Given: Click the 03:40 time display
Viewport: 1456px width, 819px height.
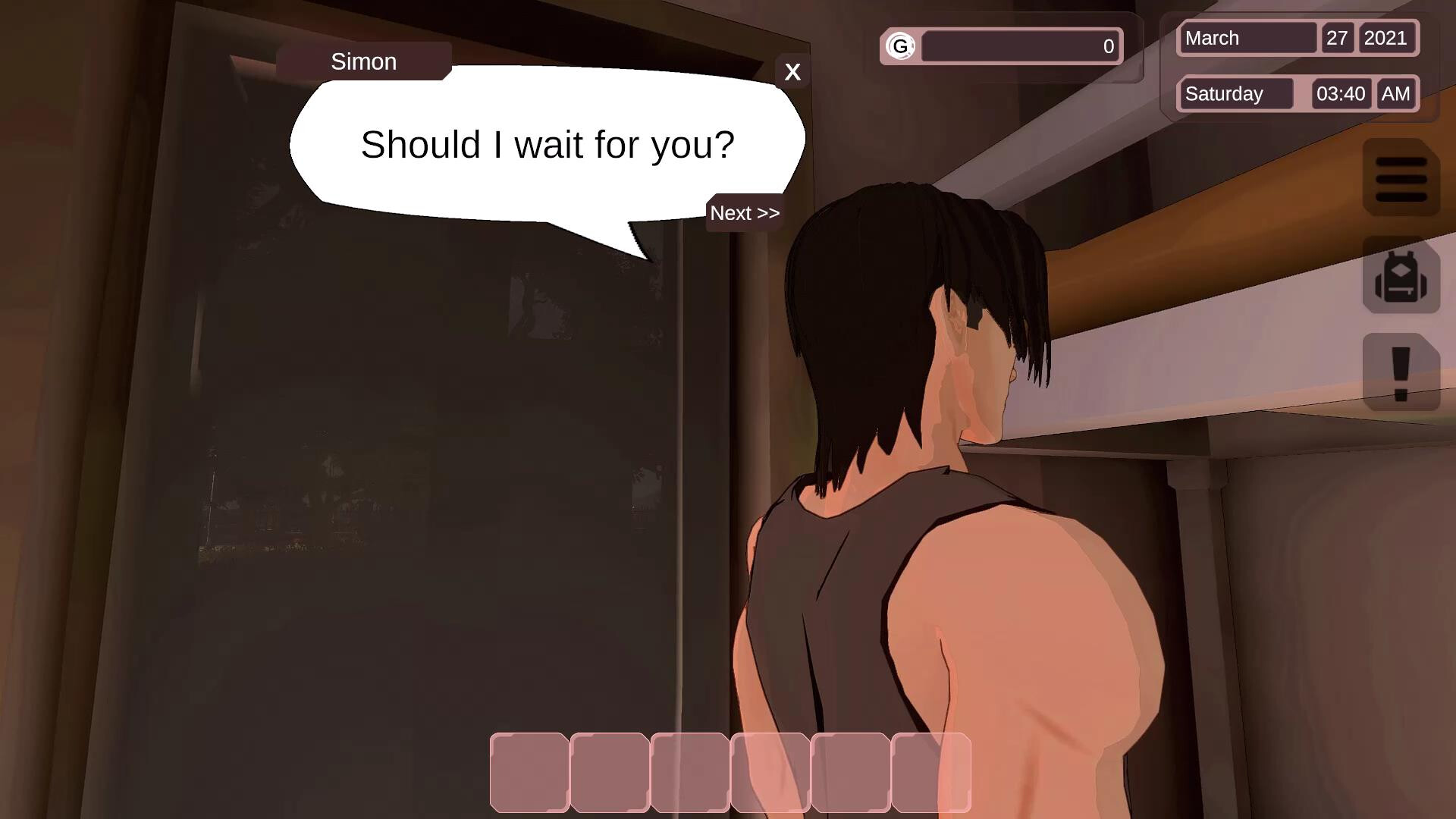Looking at the screenshot, I should point(1340,93).
